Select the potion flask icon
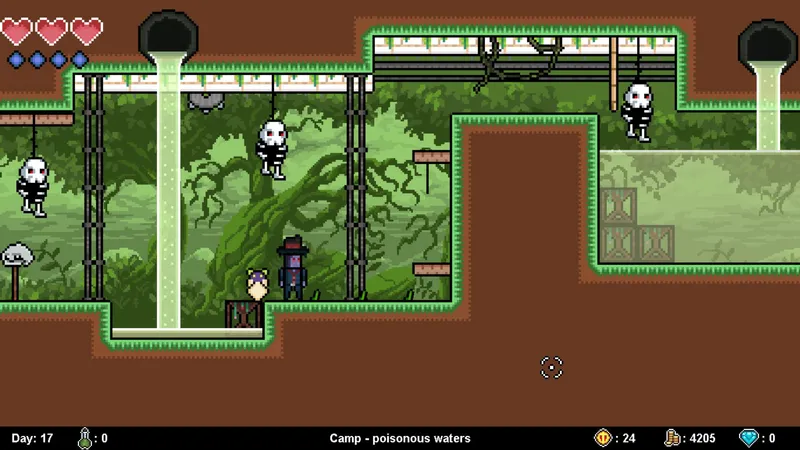 [x=85, y=438]
